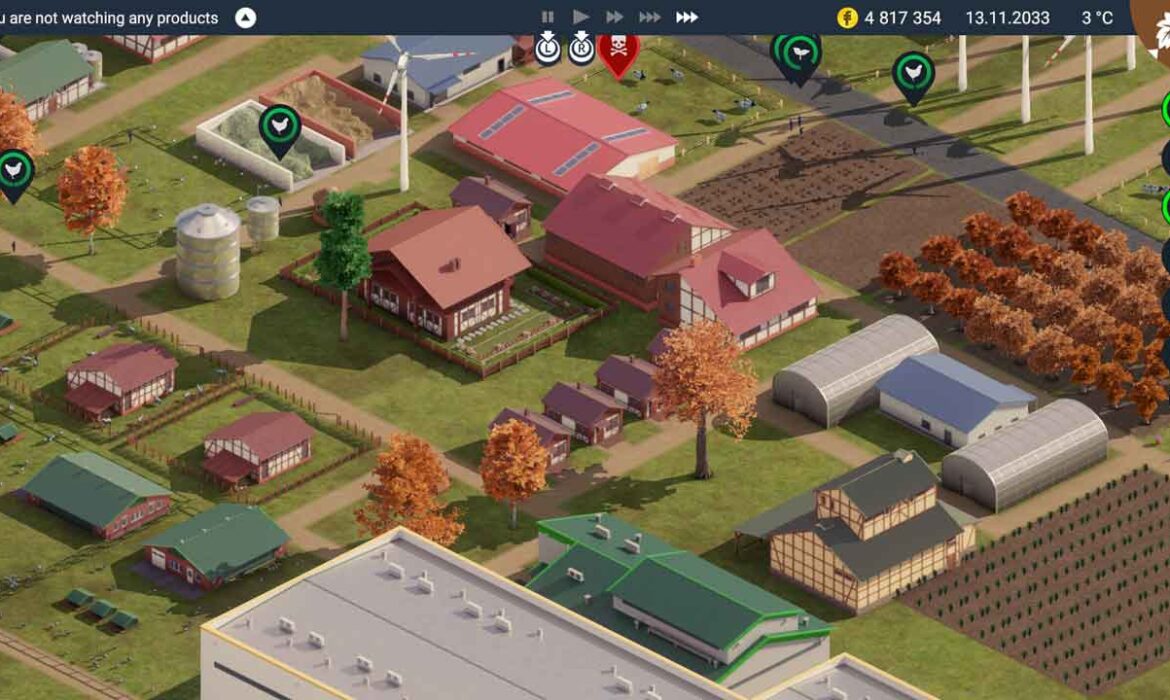Open the red skull-and-crossbones map marker
Viewport: 1170px width, 700px height.
[618, 50]
